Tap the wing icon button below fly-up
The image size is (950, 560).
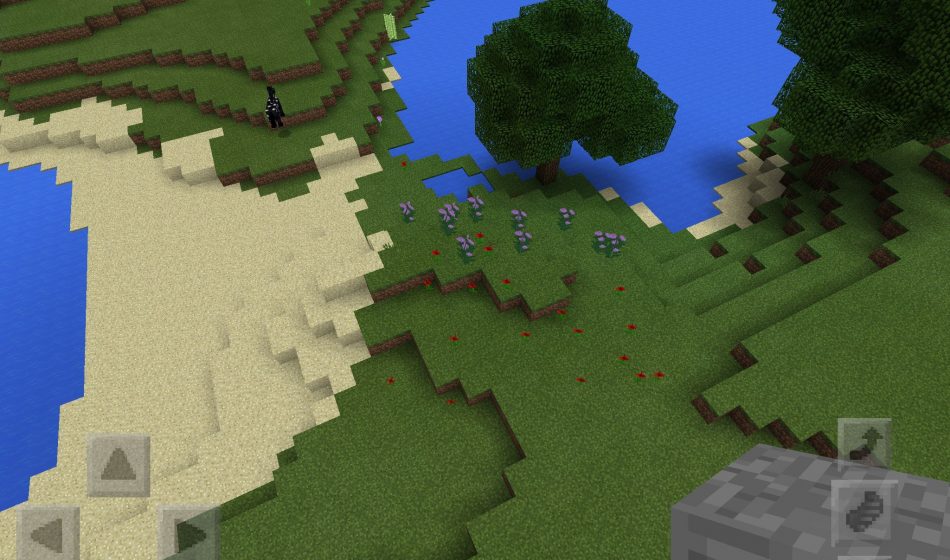click(x=862, y=508)
